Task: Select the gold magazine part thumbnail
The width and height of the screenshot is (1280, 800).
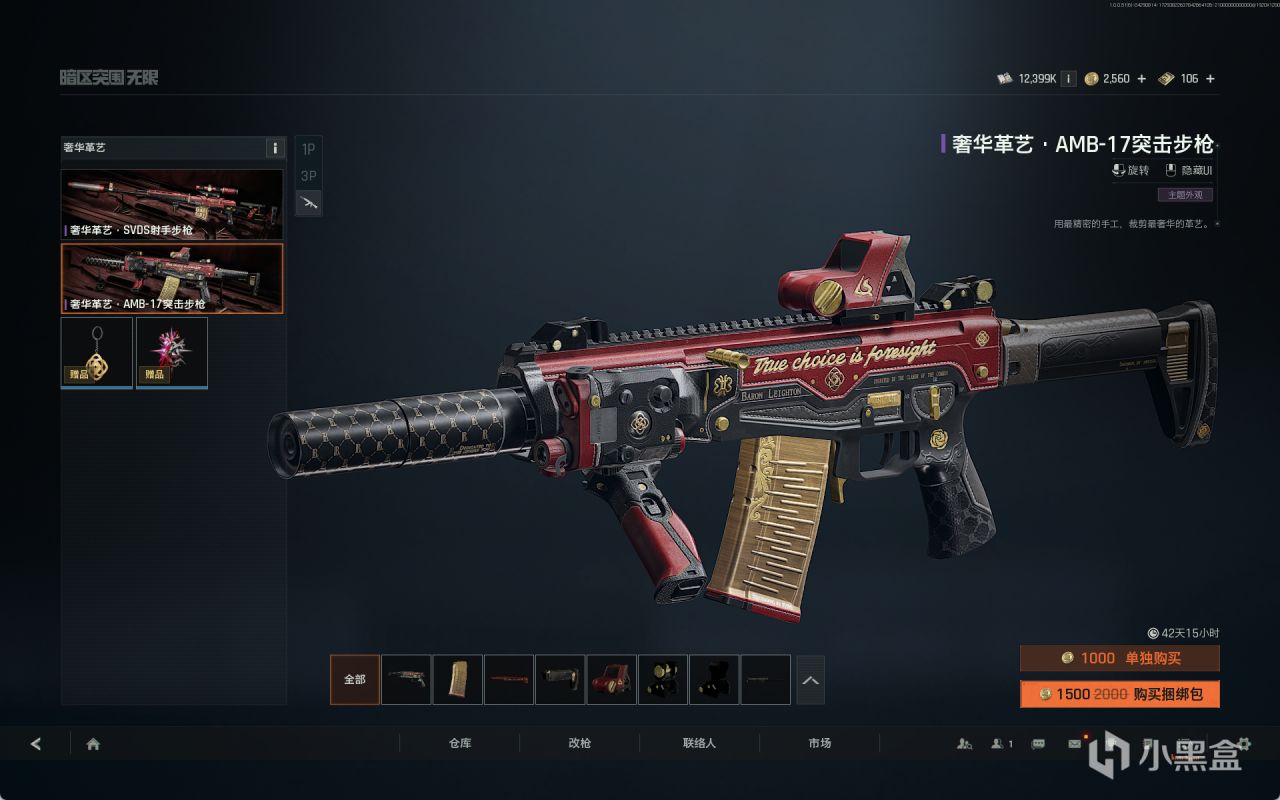Action: (x=458, y=679)
